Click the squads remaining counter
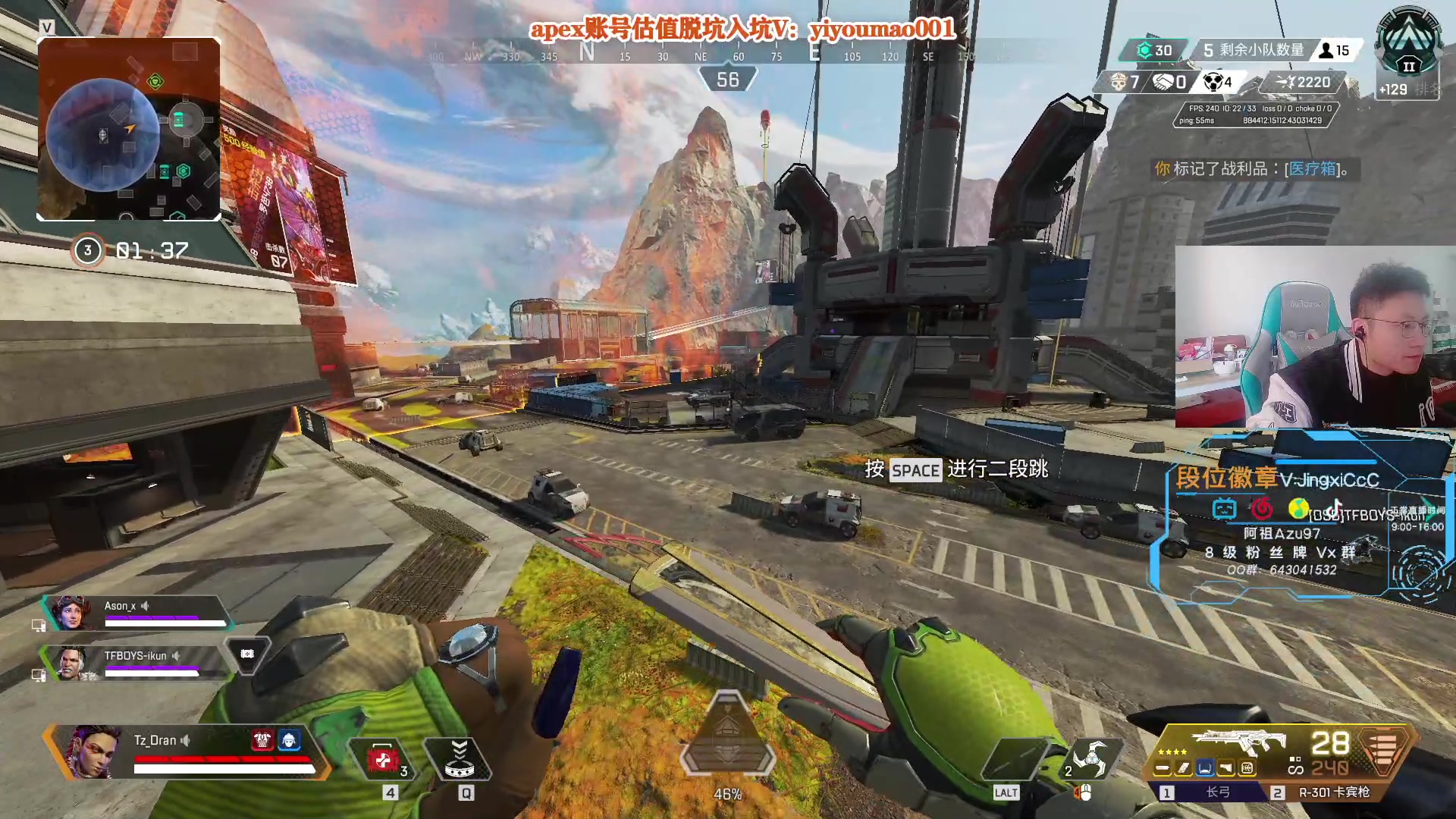Image resolution: width=1456 pixels, height=819 pixels. (1254, 50)
